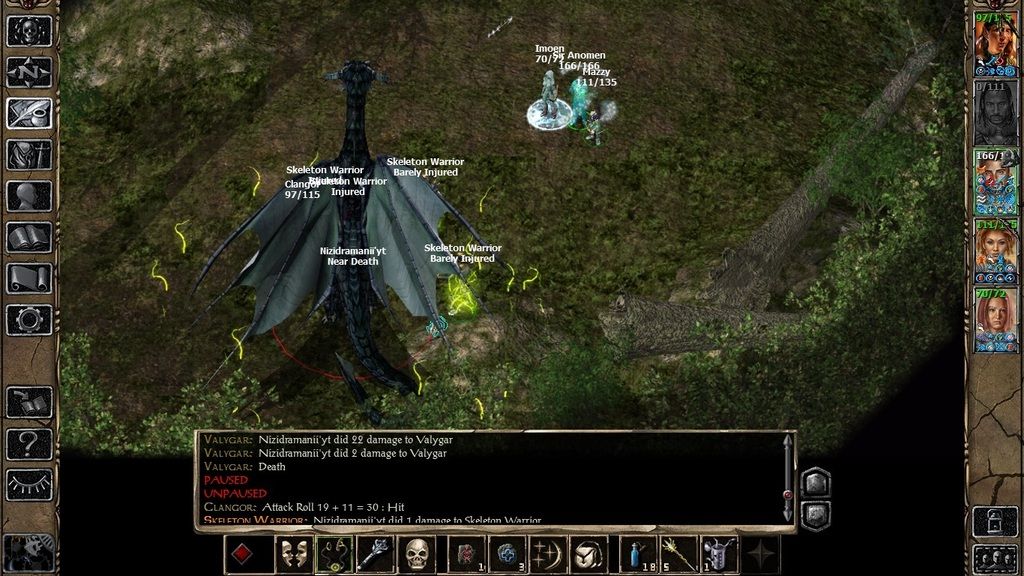Open the area map with the compass icon
This screenshot has height=576, width=1024.
coord(29,72)
